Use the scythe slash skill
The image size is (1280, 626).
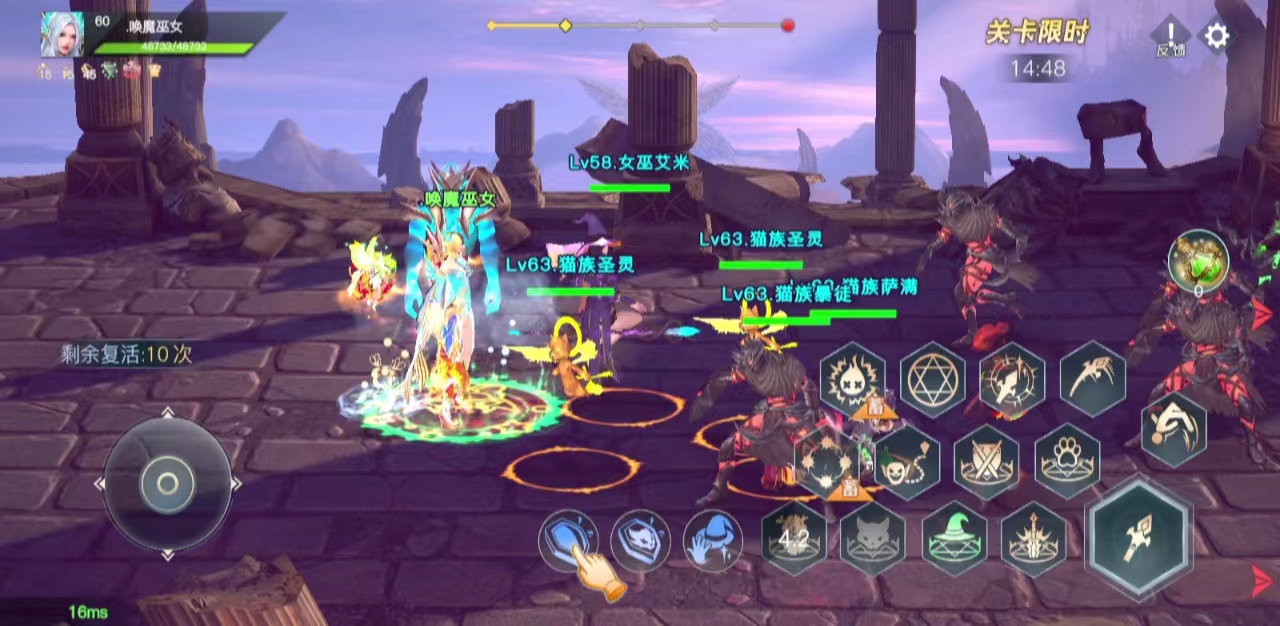tap(1092, 378)
